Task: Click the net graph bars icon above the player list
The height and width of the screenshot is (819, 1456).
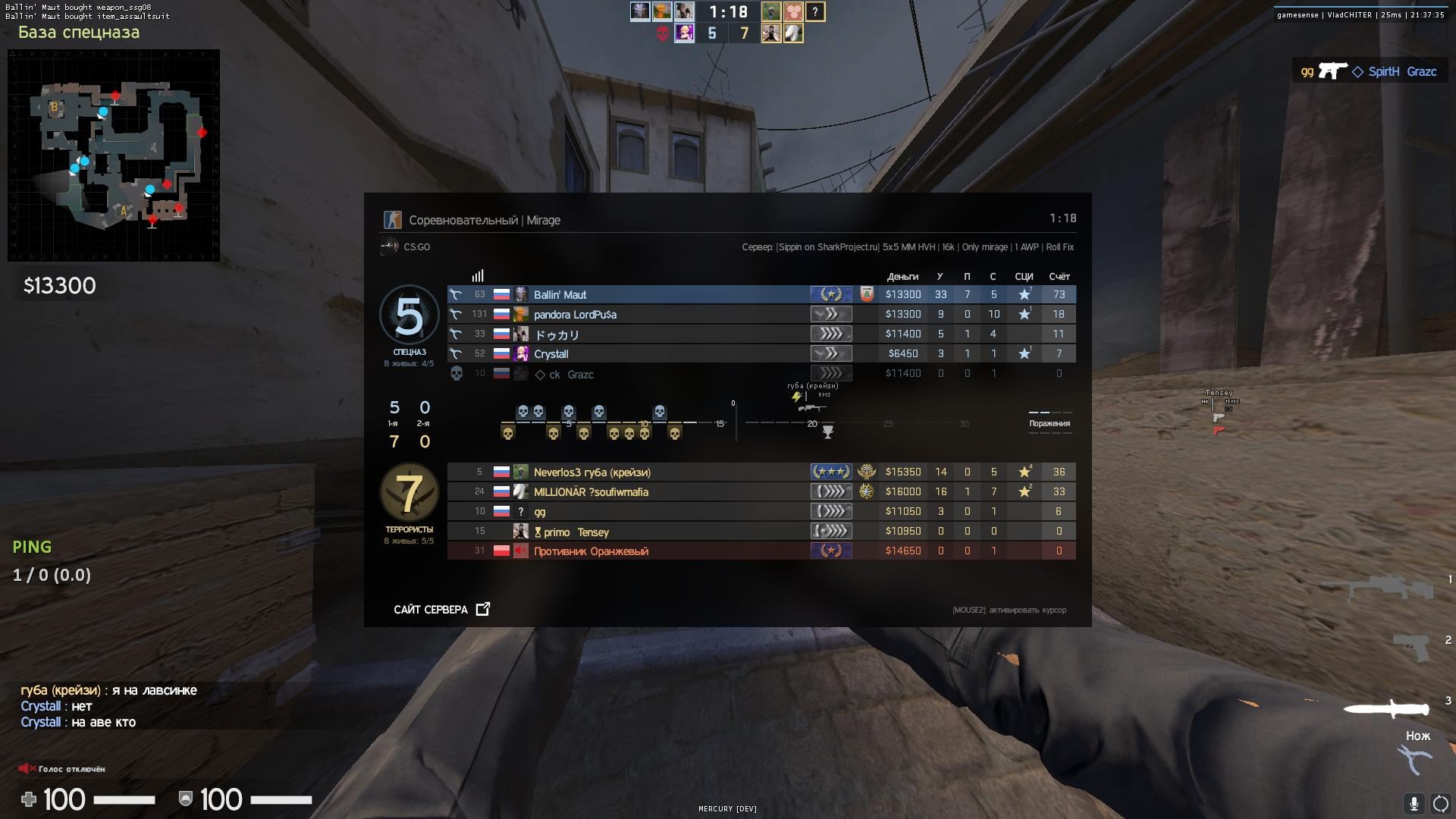Action: pyautogui.click(x=477, y=276)
